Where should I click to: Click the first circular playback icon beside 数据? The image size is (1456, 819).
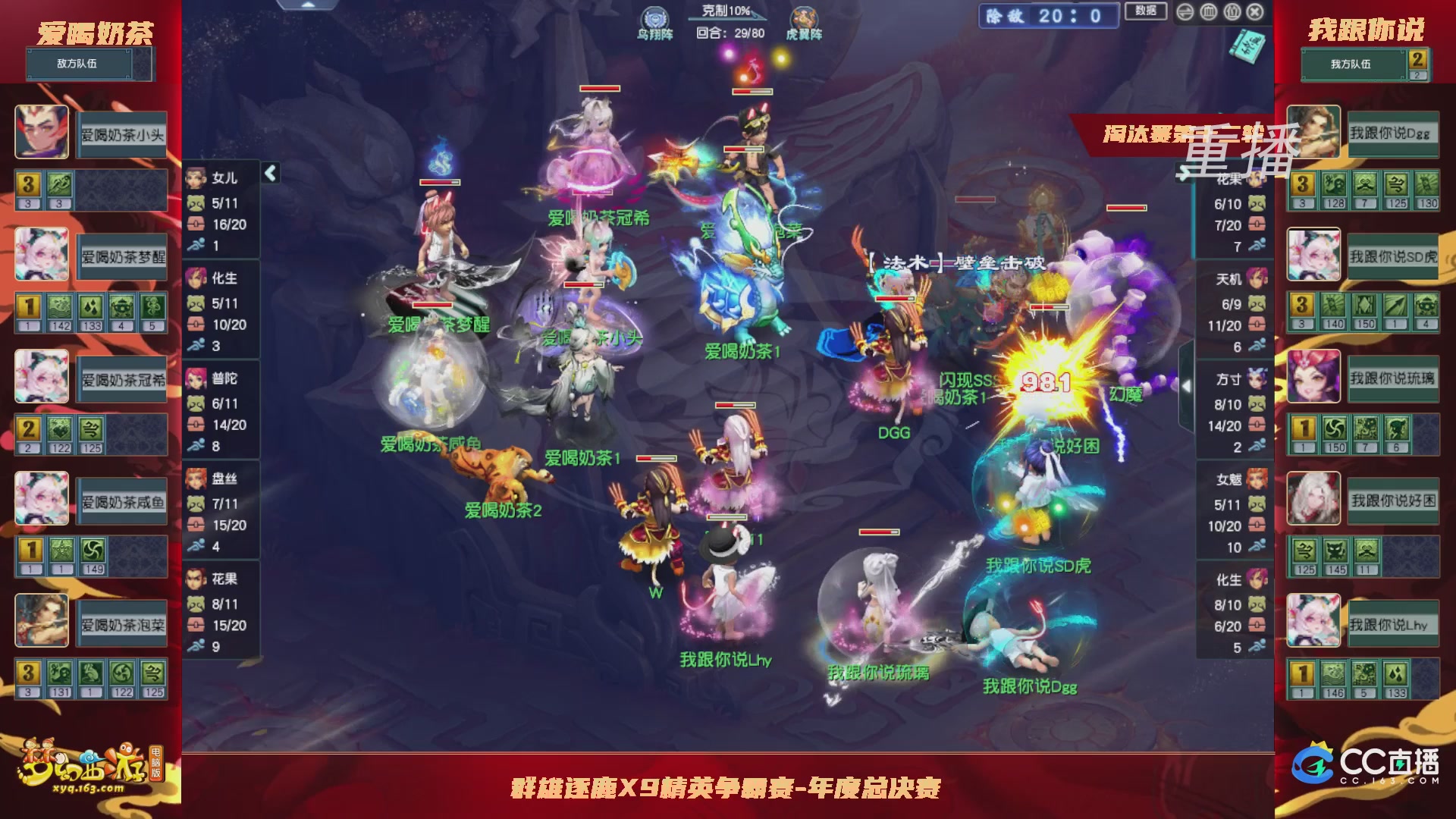tap(1185, 11)
